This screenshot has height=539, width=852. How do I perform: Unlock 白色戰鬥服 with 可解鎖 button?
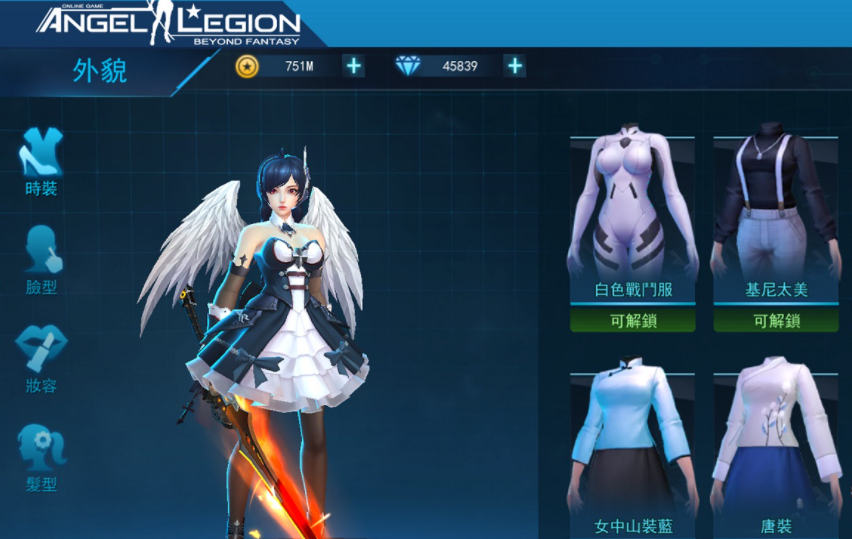click(632, 321)
